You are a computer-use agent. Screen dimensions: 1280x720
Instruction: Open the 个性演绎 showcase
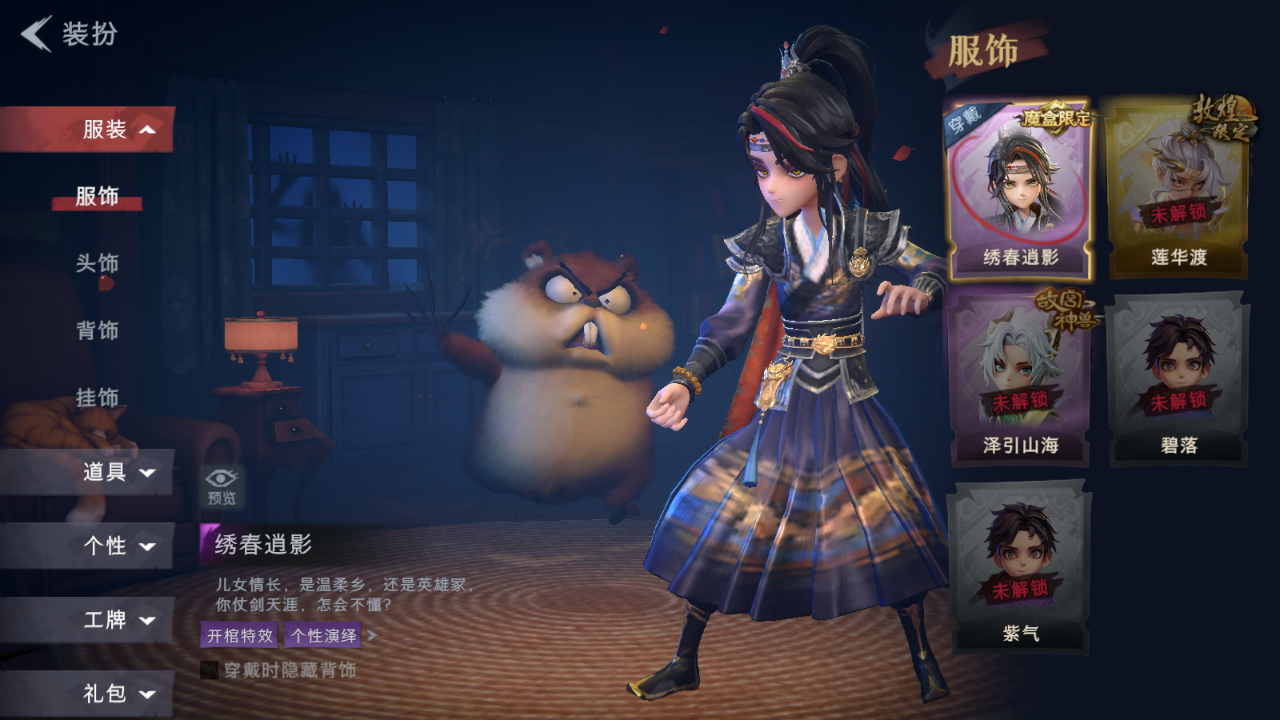pyautogui.click(x=322, y=635)
